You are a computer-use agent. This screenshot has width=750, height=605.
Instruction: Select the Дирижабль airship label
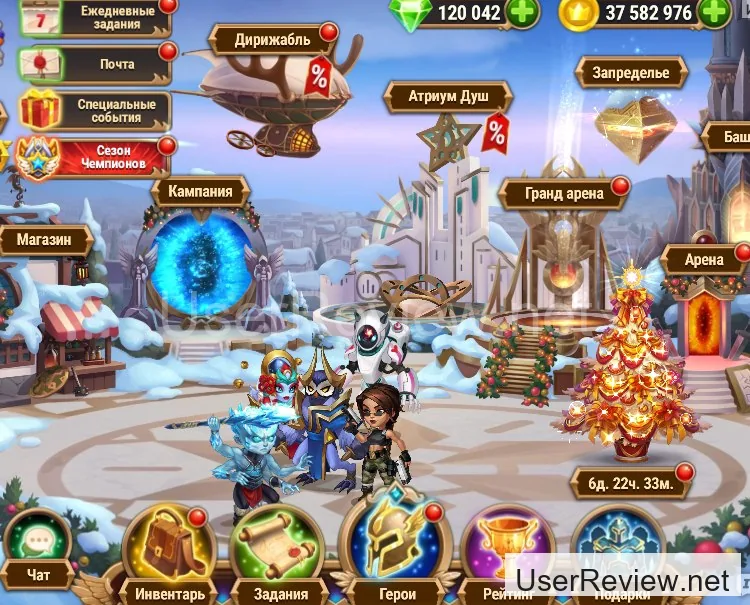tap(271, 41)
